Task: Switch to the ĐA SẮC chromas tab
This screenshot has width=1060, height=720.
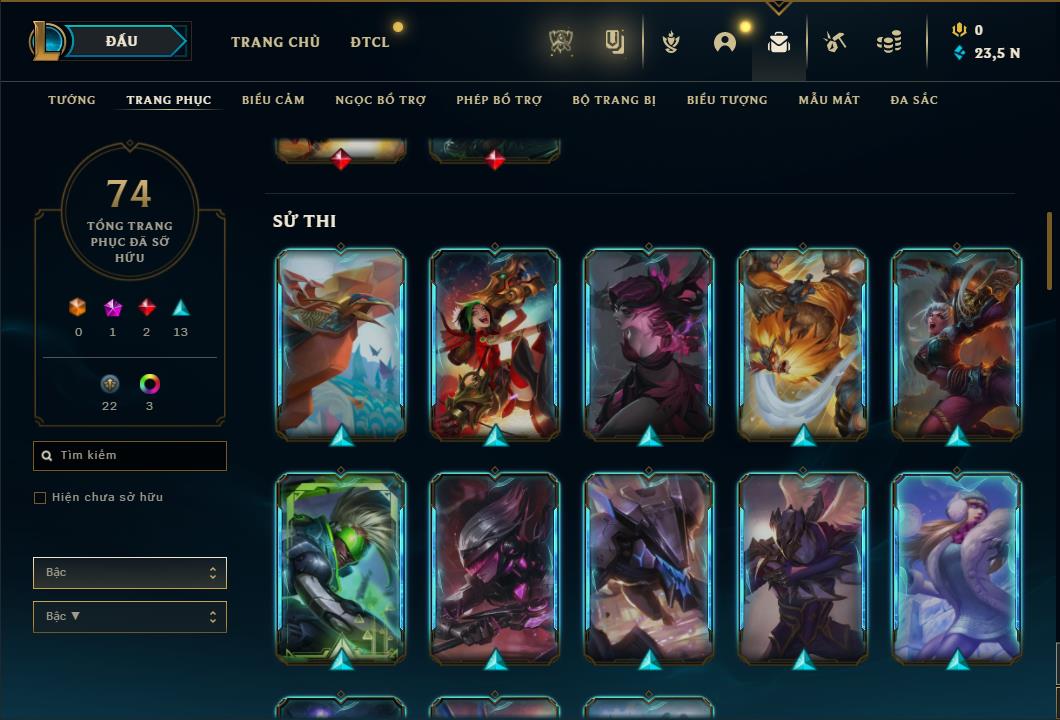Action: point(914,100)
